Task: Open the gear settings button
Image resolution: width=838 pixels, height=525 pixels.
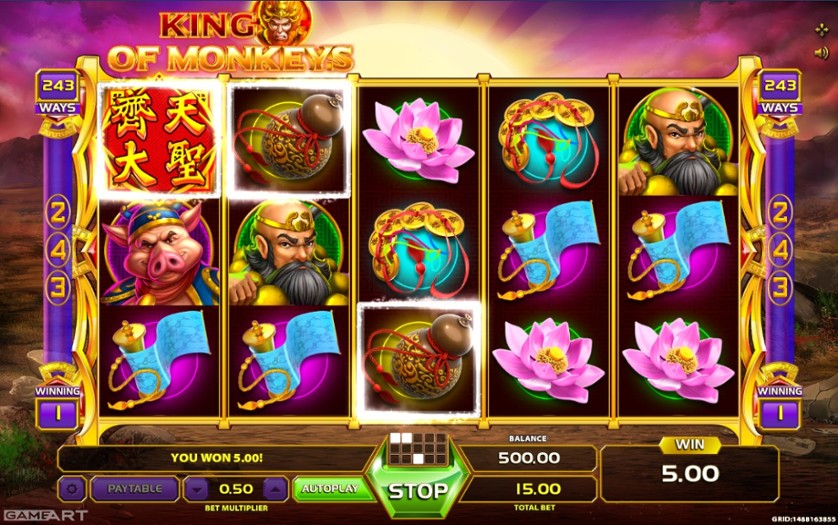Action: [72, 489]
